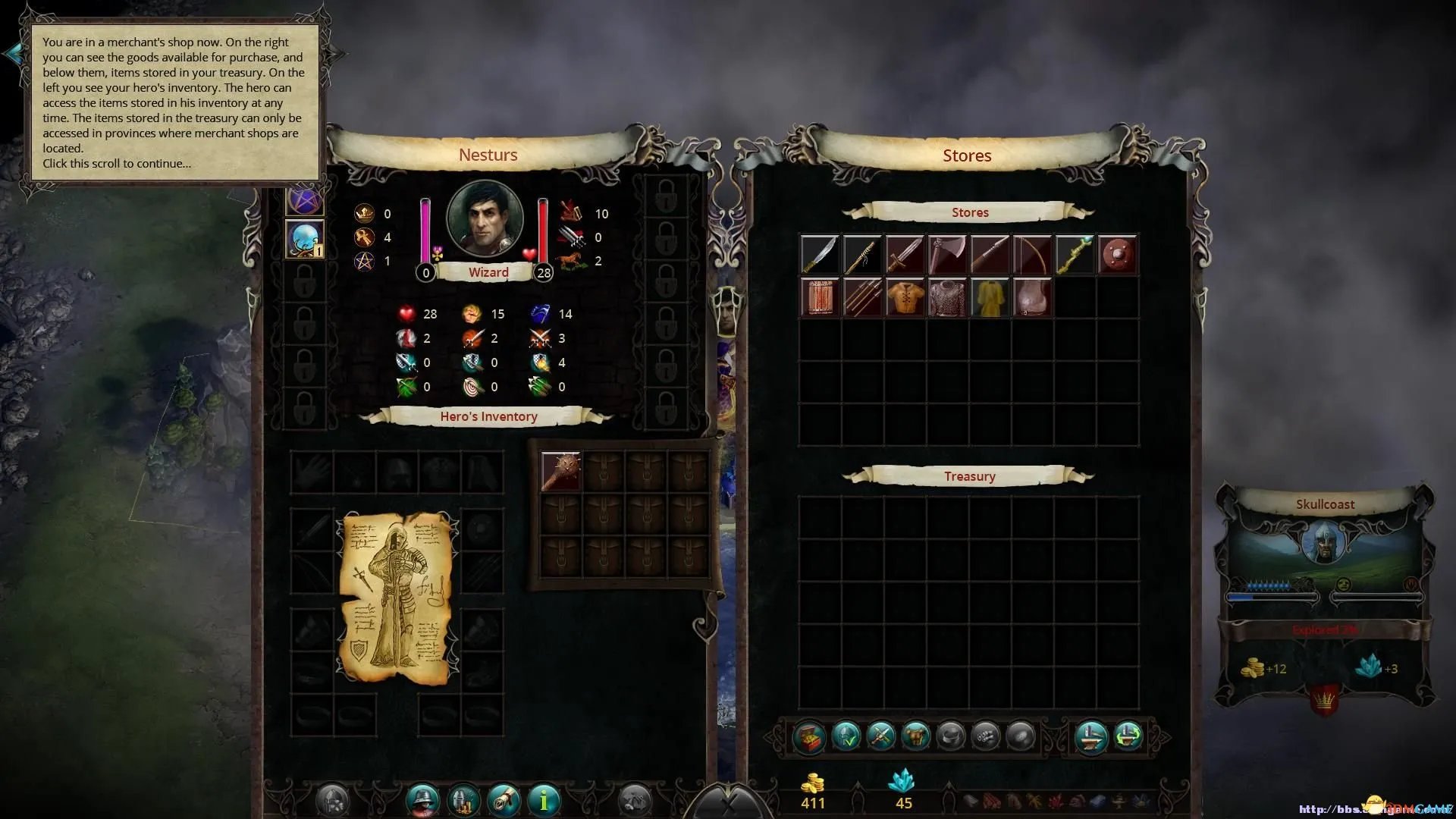Select the round red shield

[x=1117, y=255]
